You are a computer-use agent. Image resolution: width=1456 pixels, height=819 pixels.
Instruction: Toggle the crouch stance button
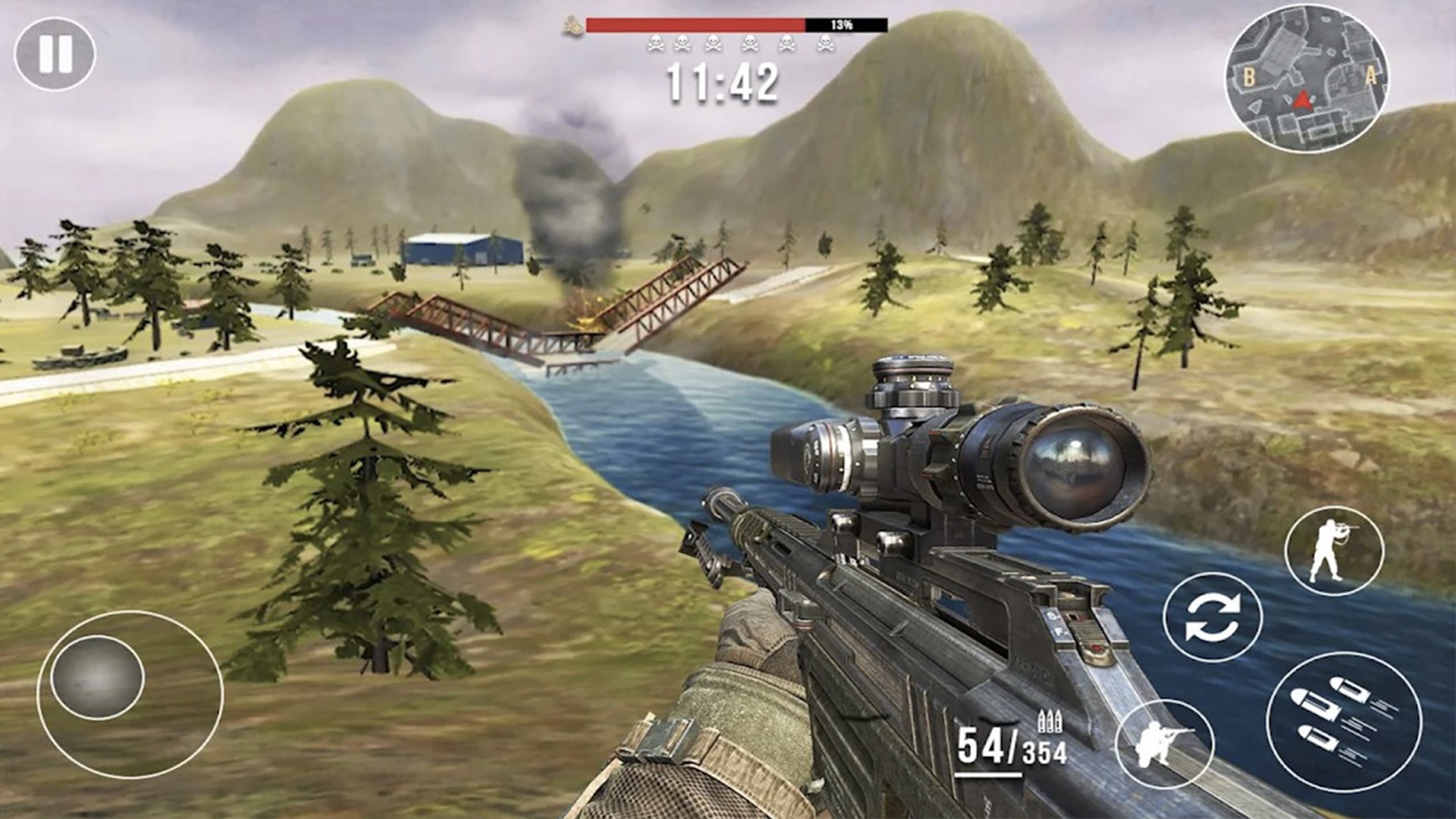(1164, 744)
